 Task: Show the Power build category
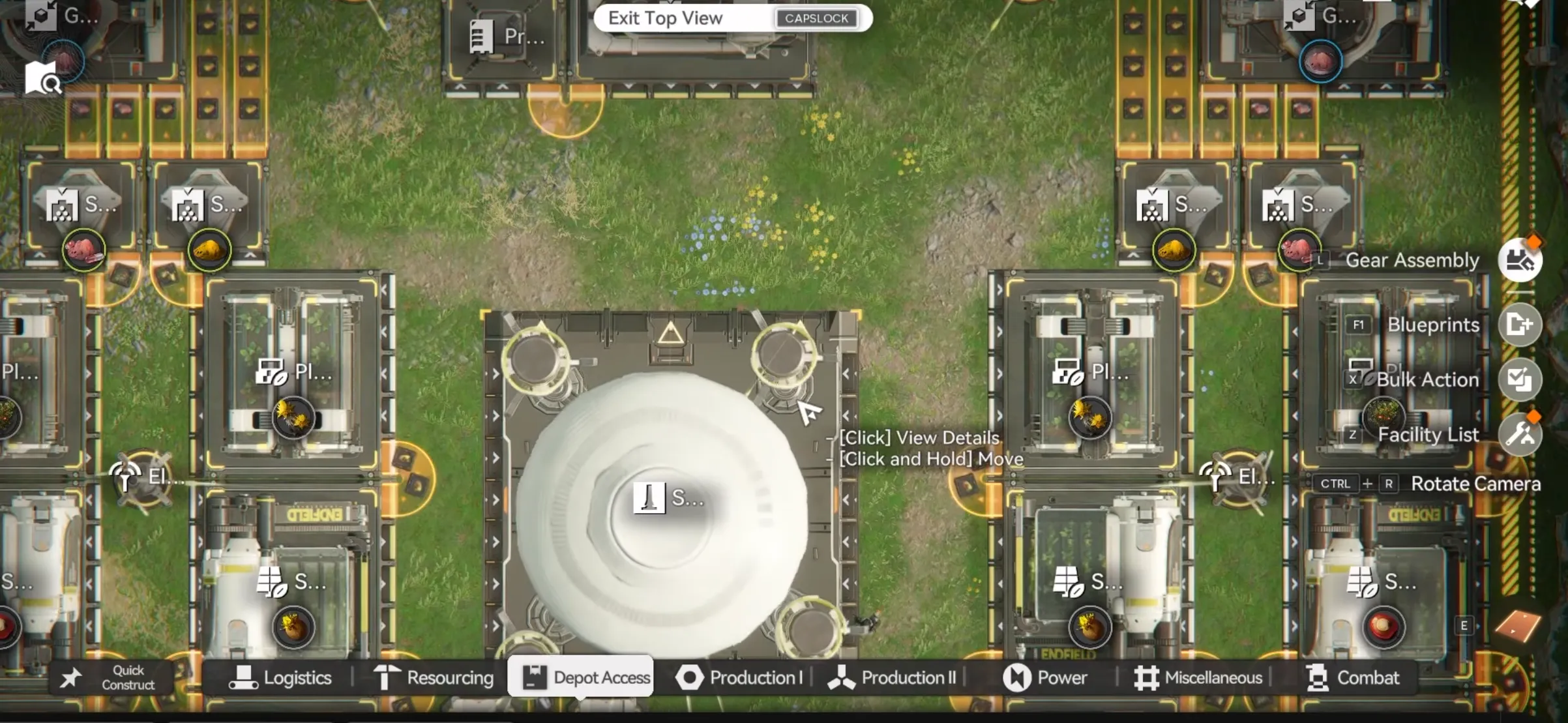point(1045,678)
